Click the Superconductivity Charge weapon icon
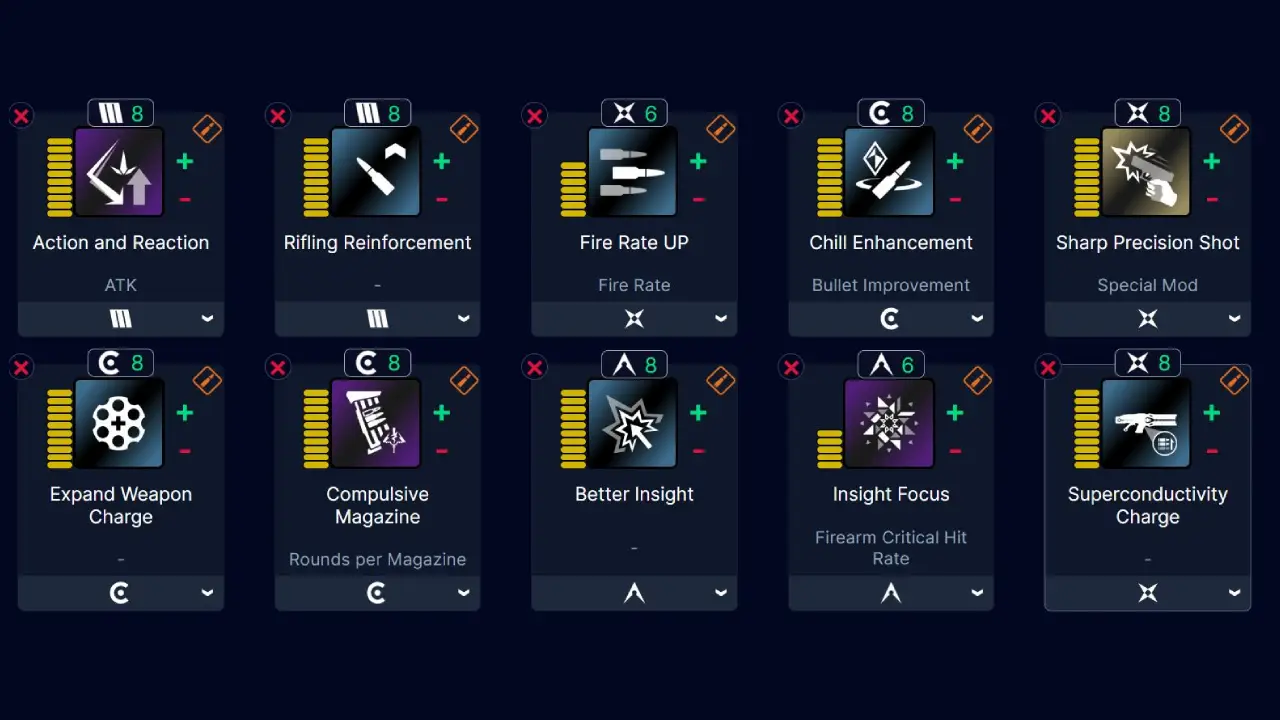Viewport: 1280px width, 720px height. (x=1147, y=423)
